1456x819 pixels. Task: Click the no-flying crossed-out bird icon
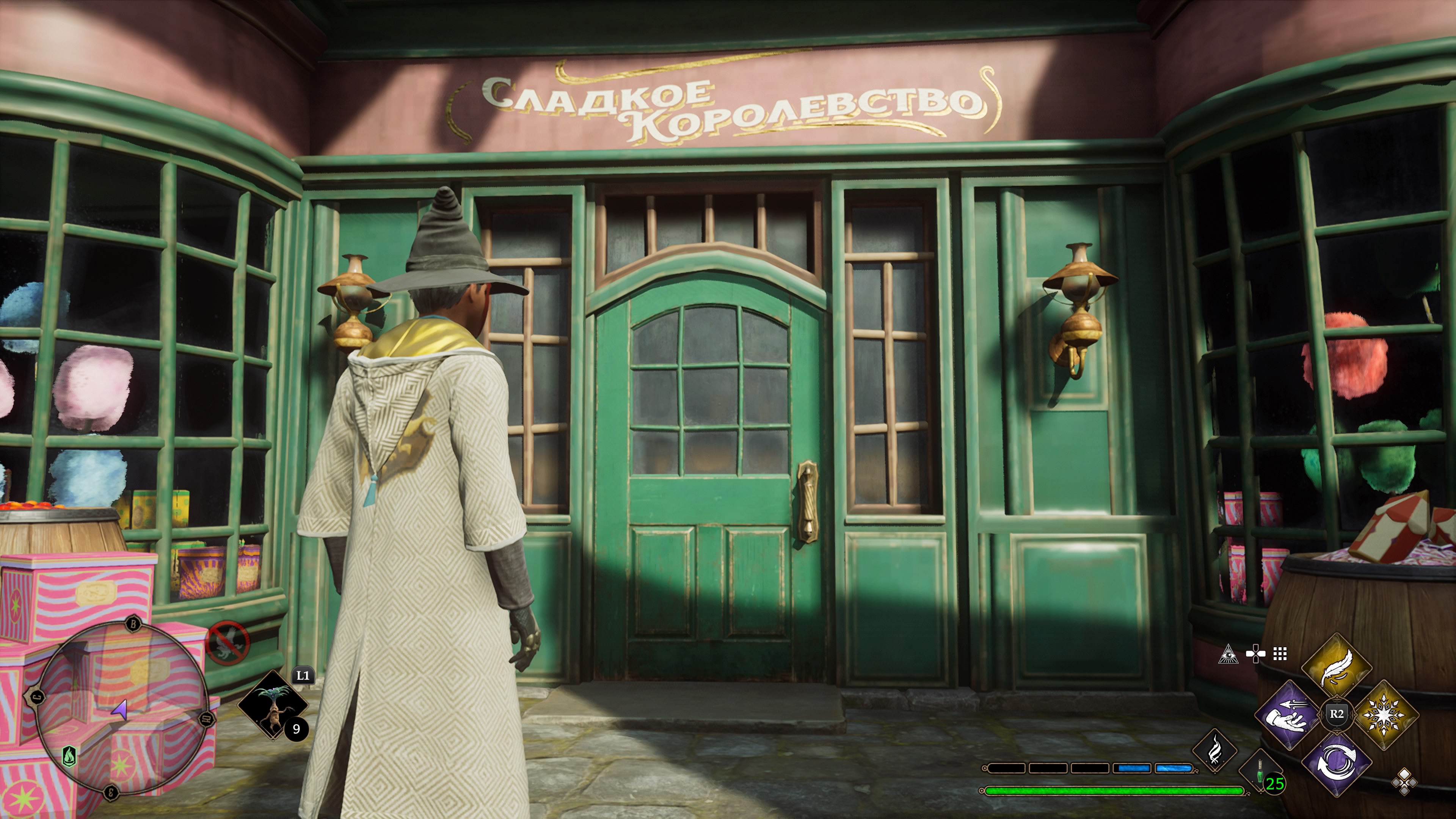(228, 643)
